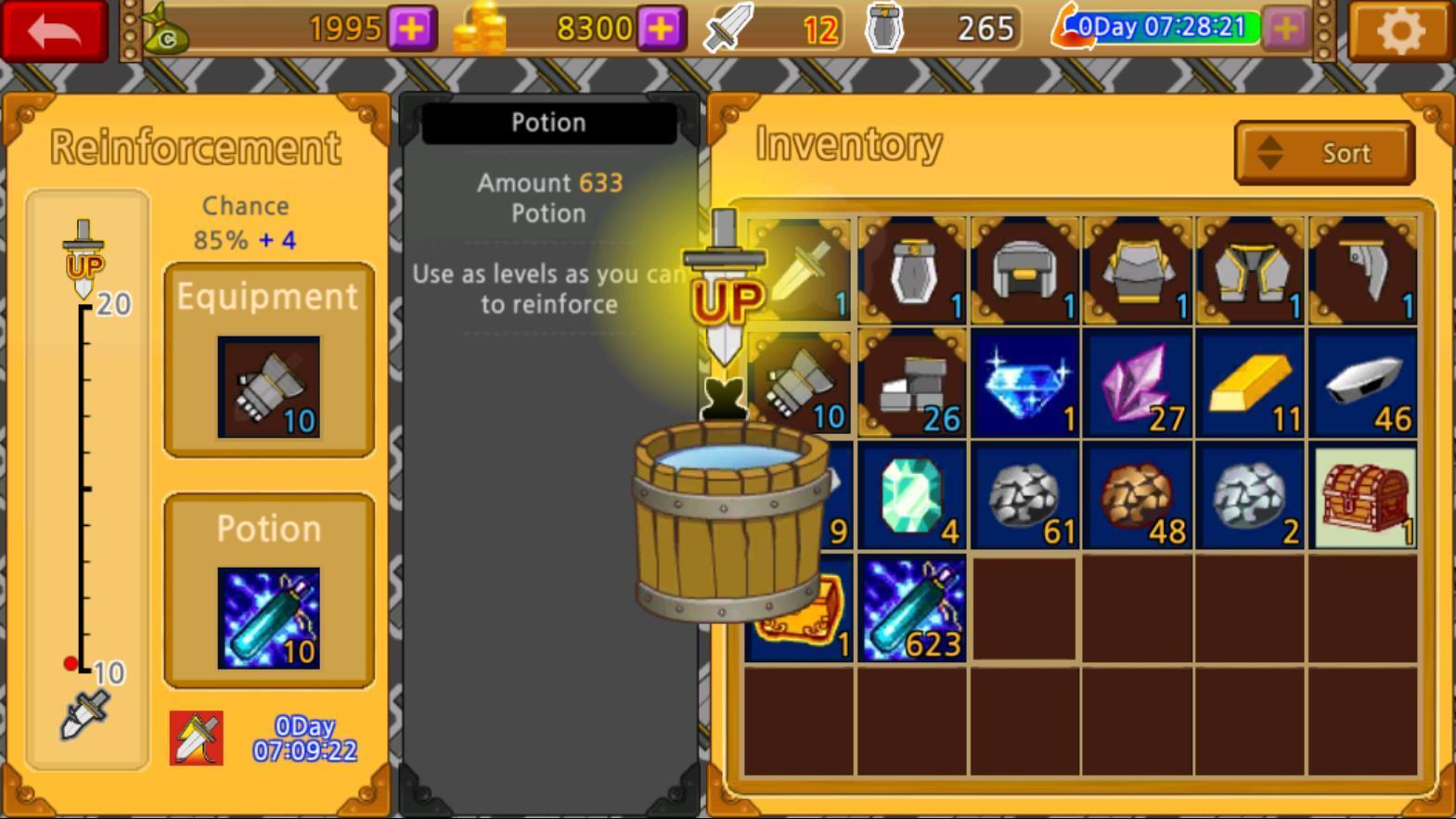1456x819 pixels.
Task: Select the gauntlet in the Equipment slot
Action: 269,387
